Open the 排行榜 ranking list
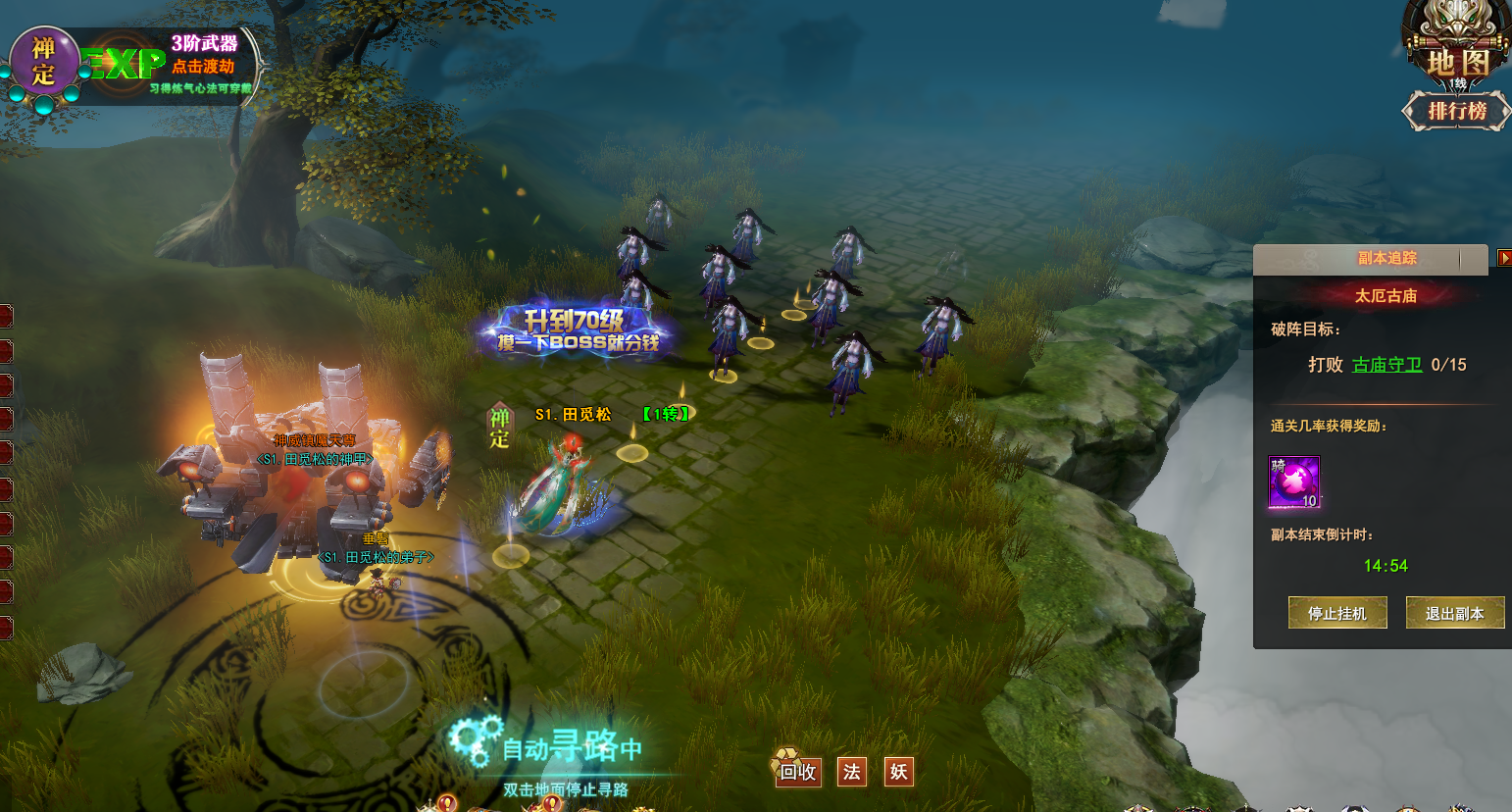The height and width of the screenshot is (812, 1512). pyautogui.click(x=1456, y=111)
